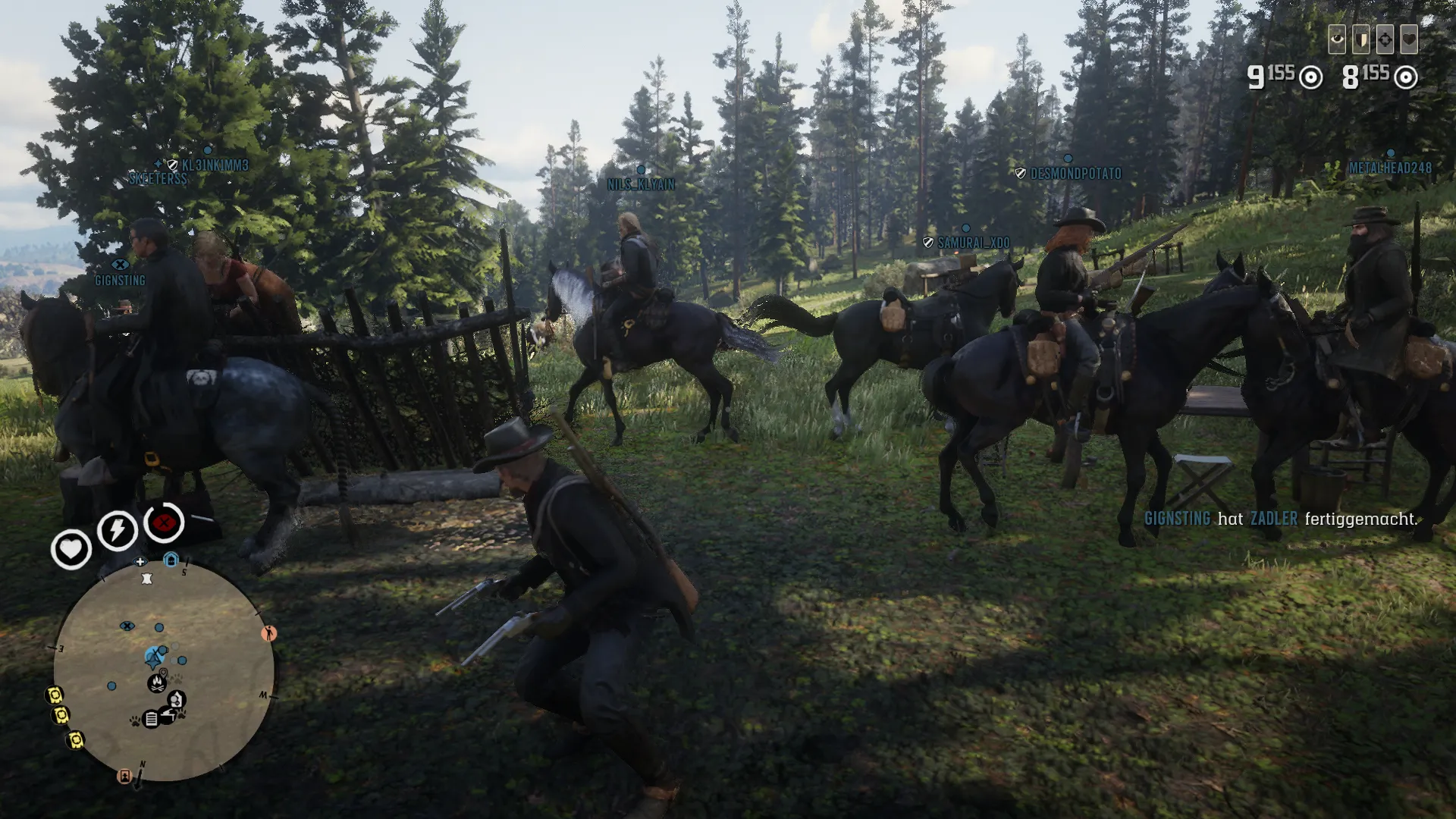Select the half-shaded shield ability card

(x=1361, y=39)
